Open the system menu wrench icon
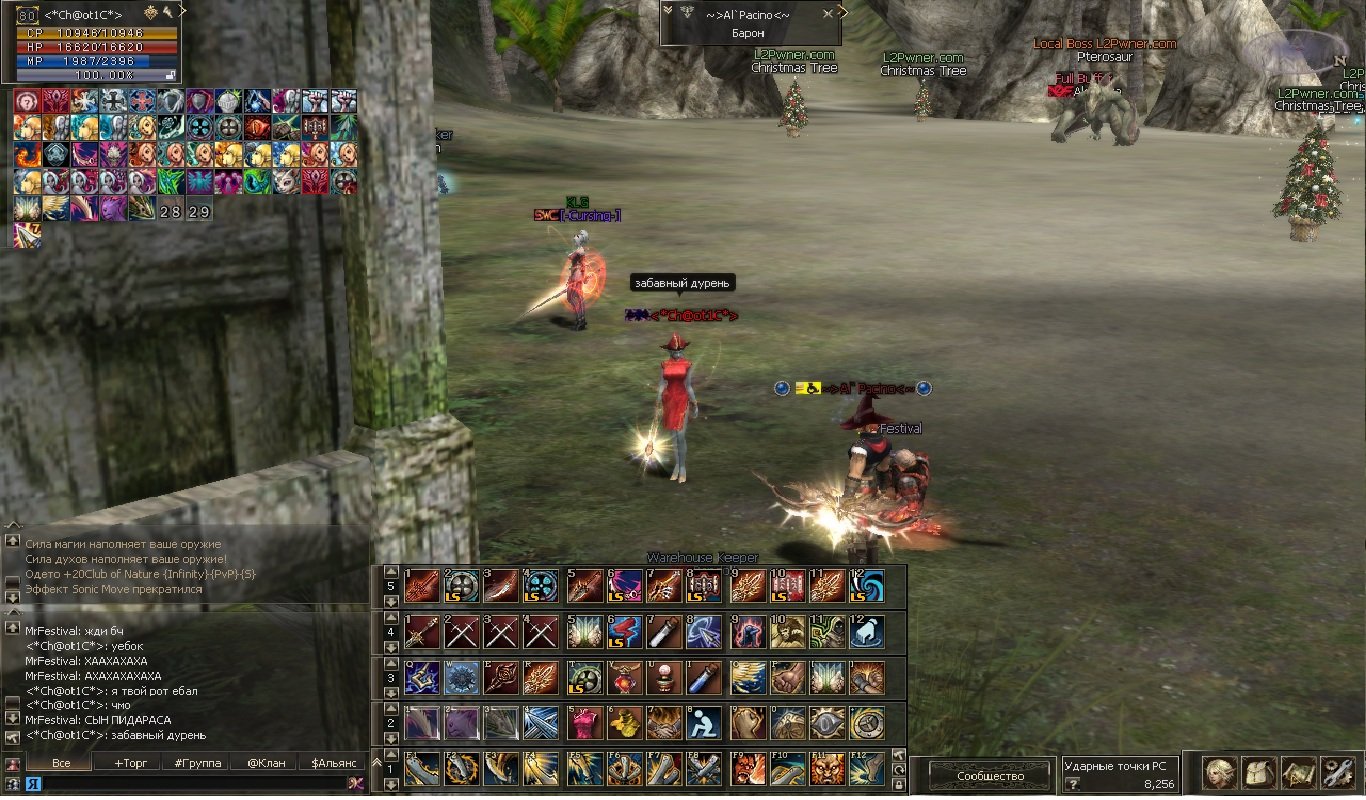Viewport: 1366px width, 800px height. [x=1337, y=772]
